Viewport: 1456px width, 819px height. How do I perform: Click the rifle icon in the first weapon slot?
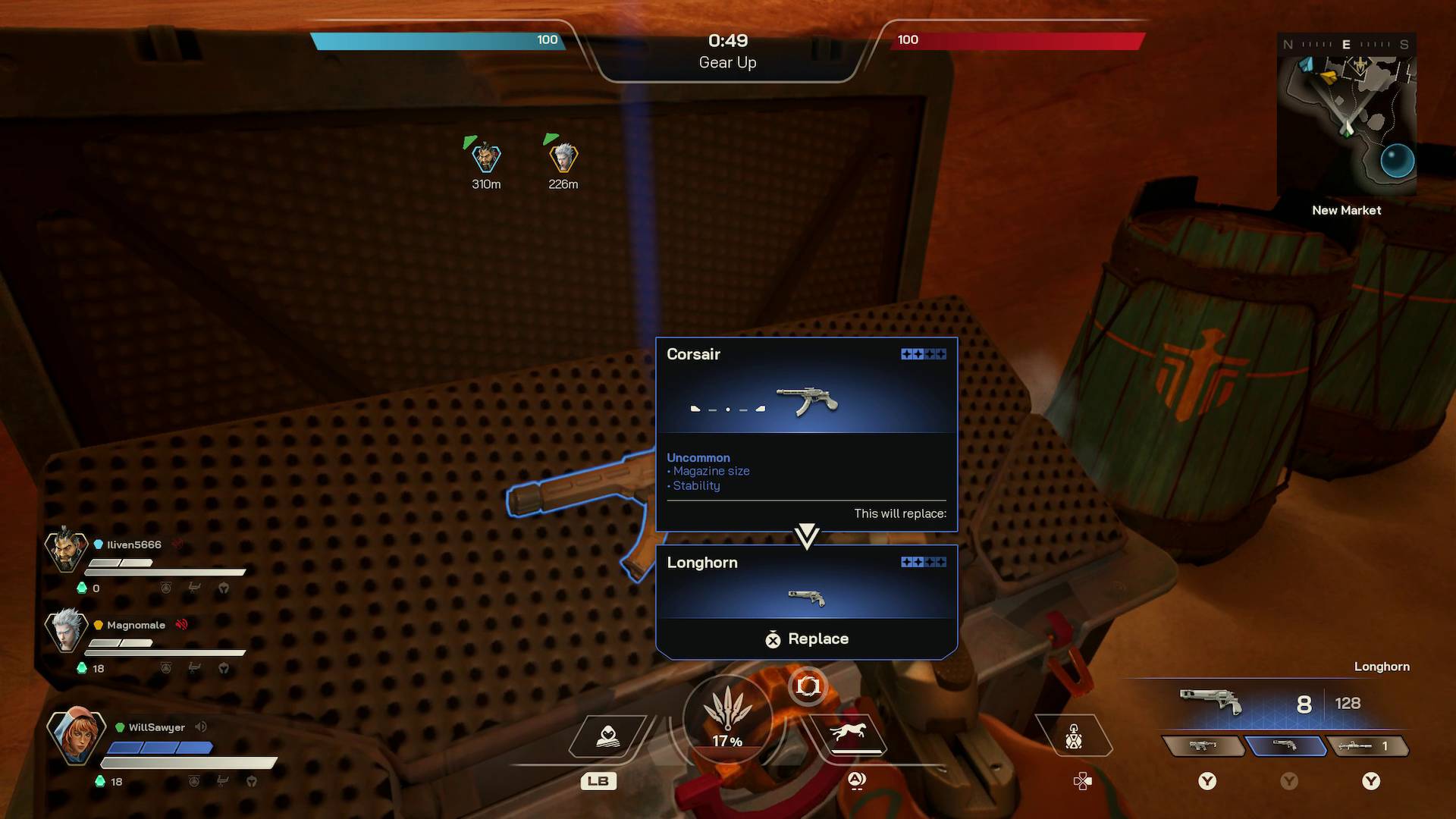click(1205, 745)
